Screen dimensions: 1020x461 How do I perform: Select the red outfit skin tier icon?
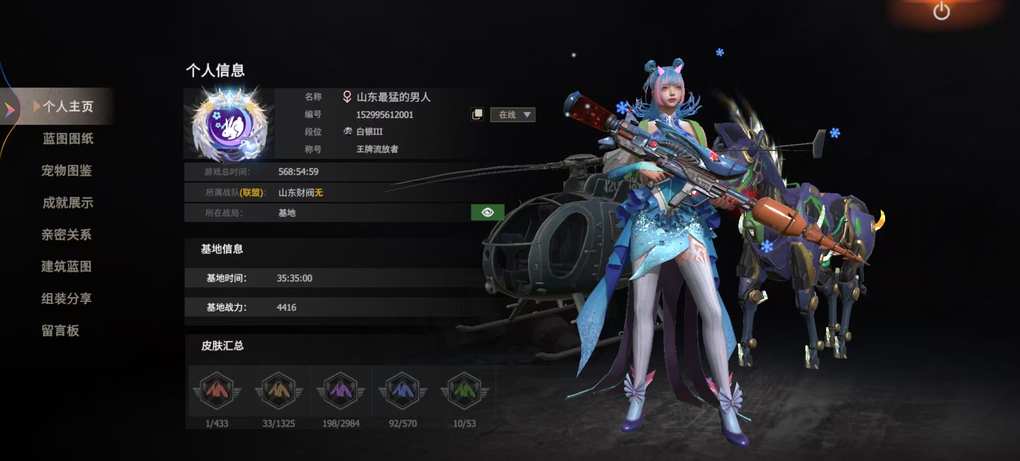coord(214,389)
